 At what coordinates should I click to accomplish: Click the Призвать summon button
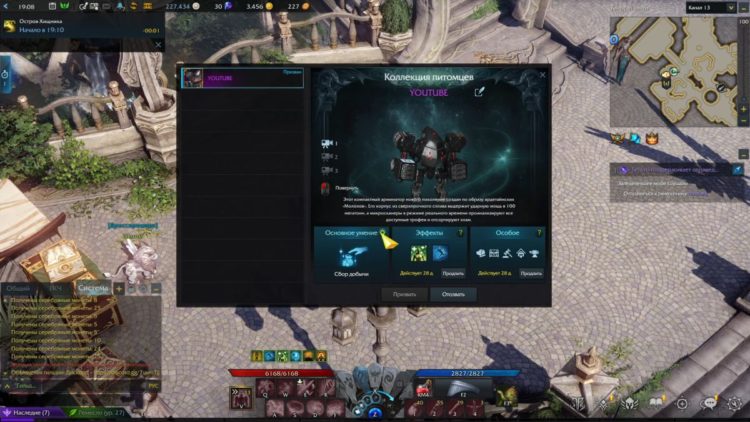[x=404, y=294]
